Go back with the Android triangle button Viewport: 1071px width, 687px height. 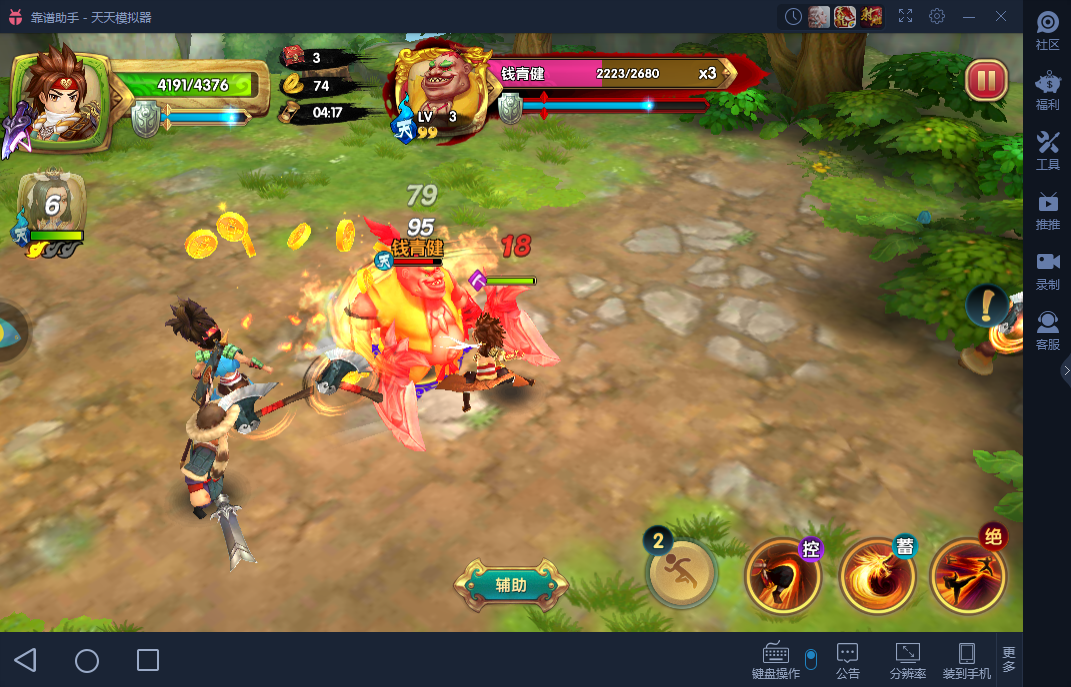[x=26, y=660]
